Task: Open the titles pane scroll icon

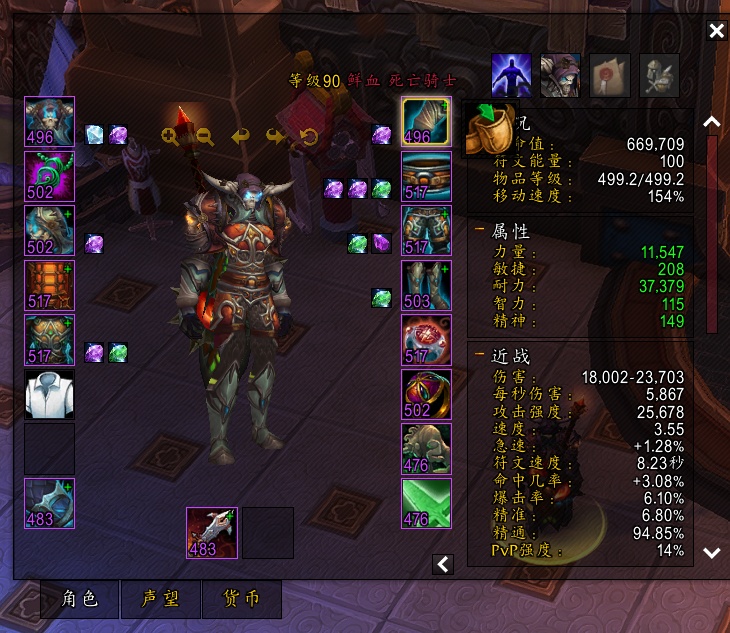Action: pos(610,75)
